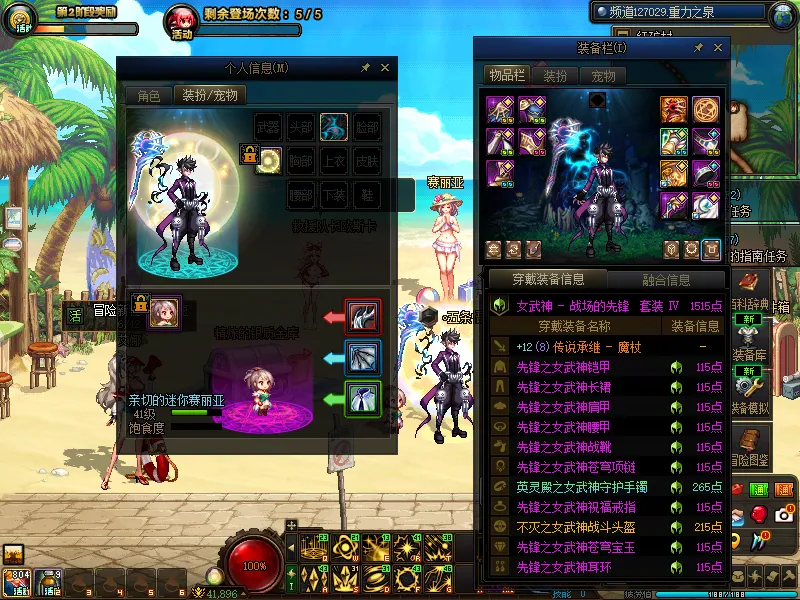Show the 穿戴装备信息 tab
Screen dimensions: 800x600
click(x=547, y=280)
